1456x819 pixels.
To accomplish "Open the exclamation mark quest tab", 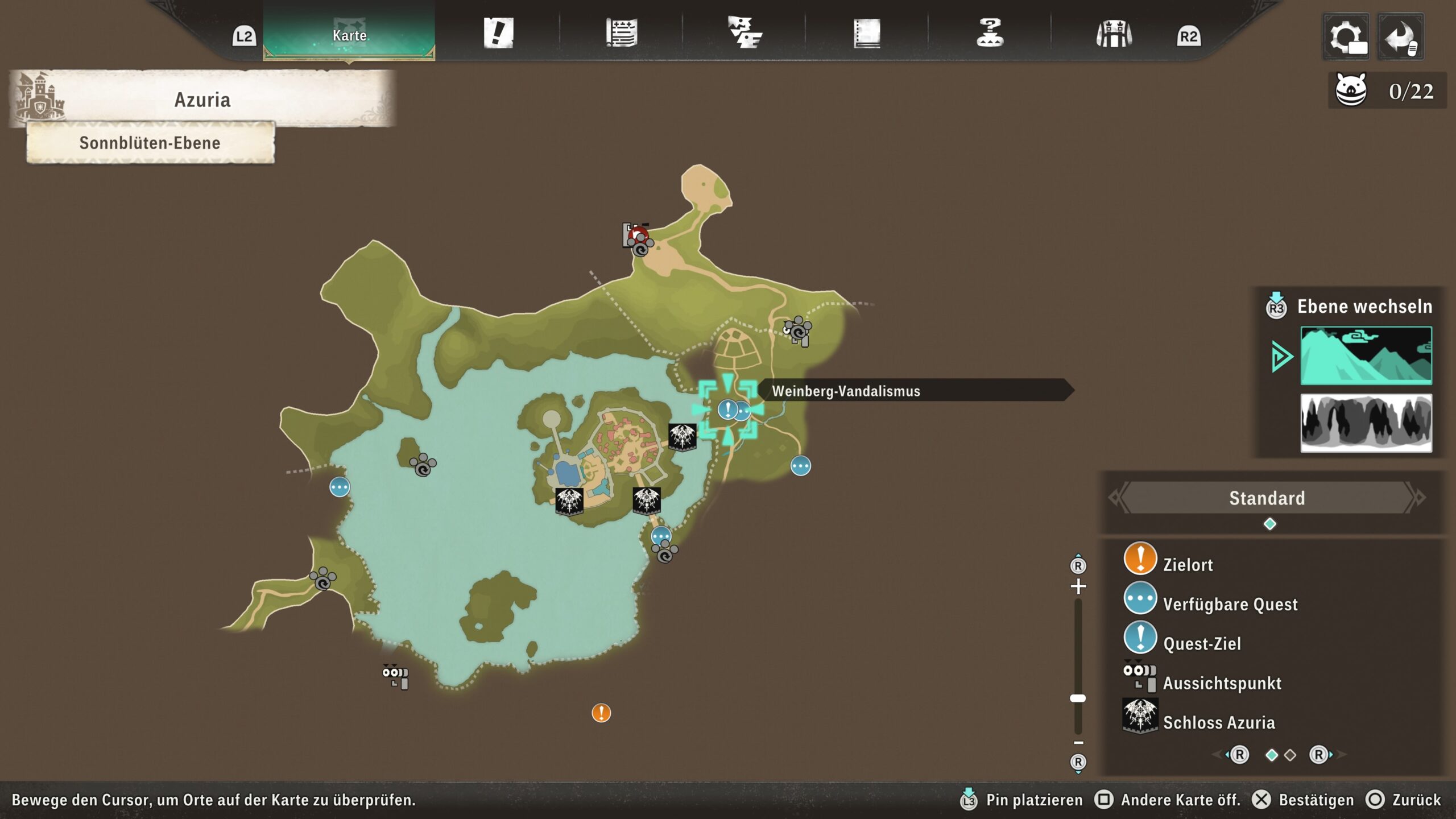I will [x=498, y=33].
